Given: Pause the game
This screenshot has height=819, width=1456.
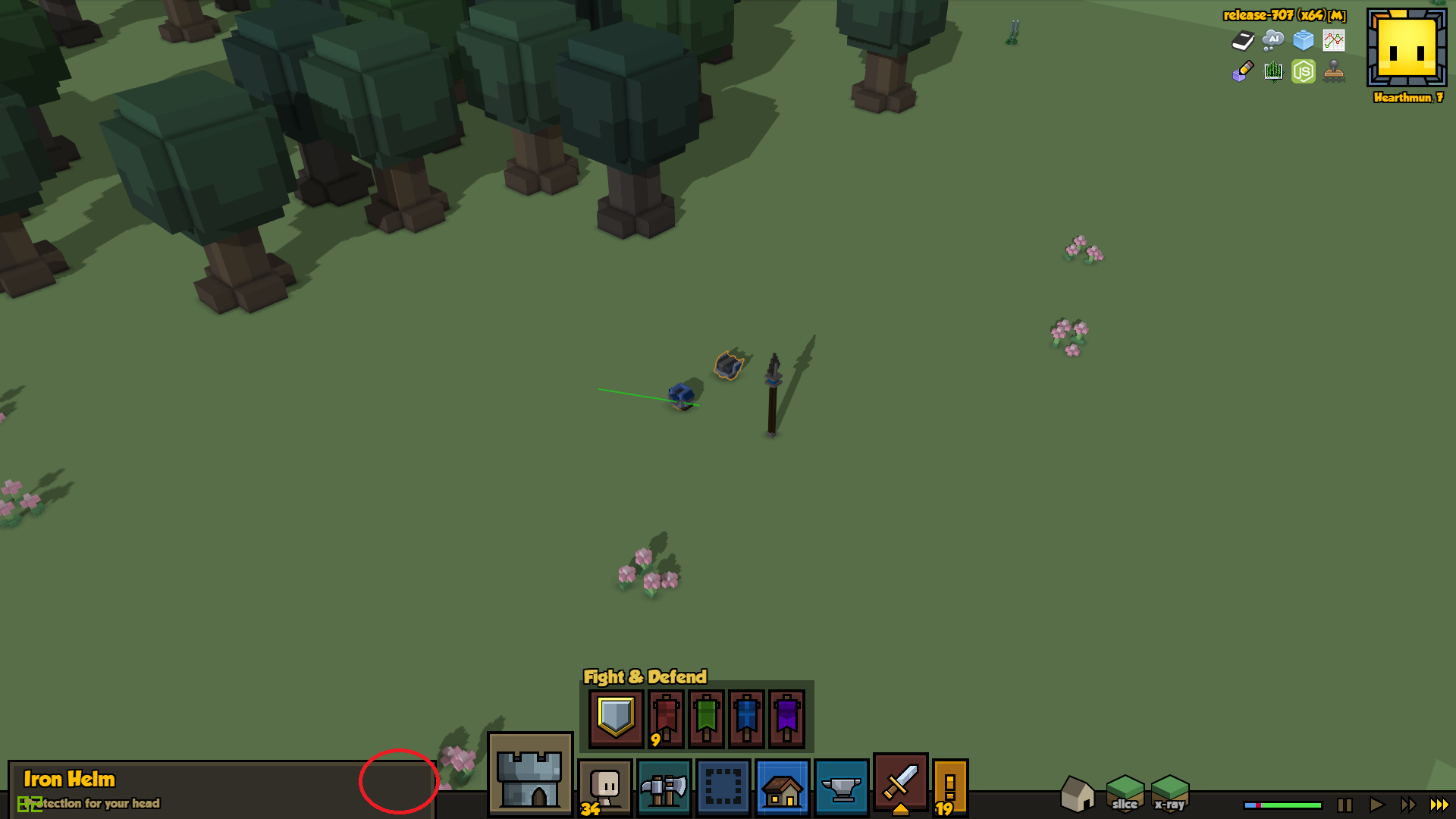Looking at the screenshot, I should (1345, 805).
